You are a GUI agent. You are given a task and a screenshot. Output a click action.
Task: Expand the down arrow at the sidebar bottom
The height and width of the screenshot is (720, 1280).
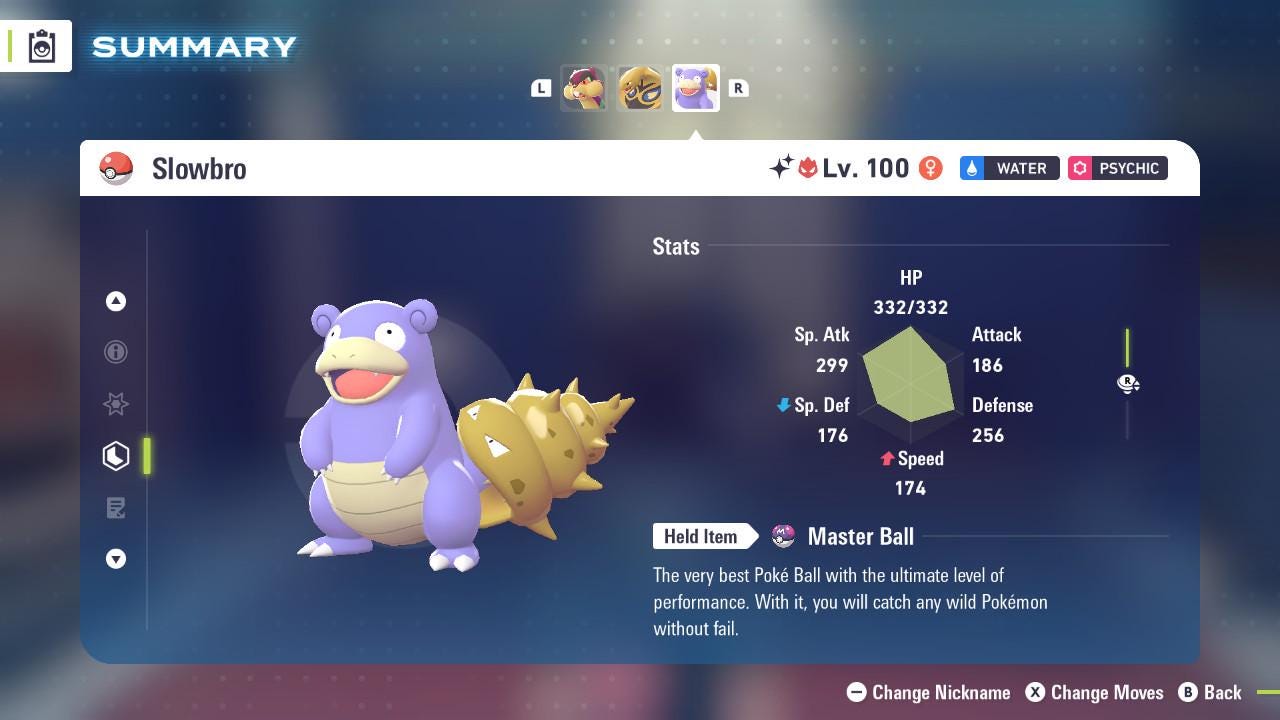(116, 560)
